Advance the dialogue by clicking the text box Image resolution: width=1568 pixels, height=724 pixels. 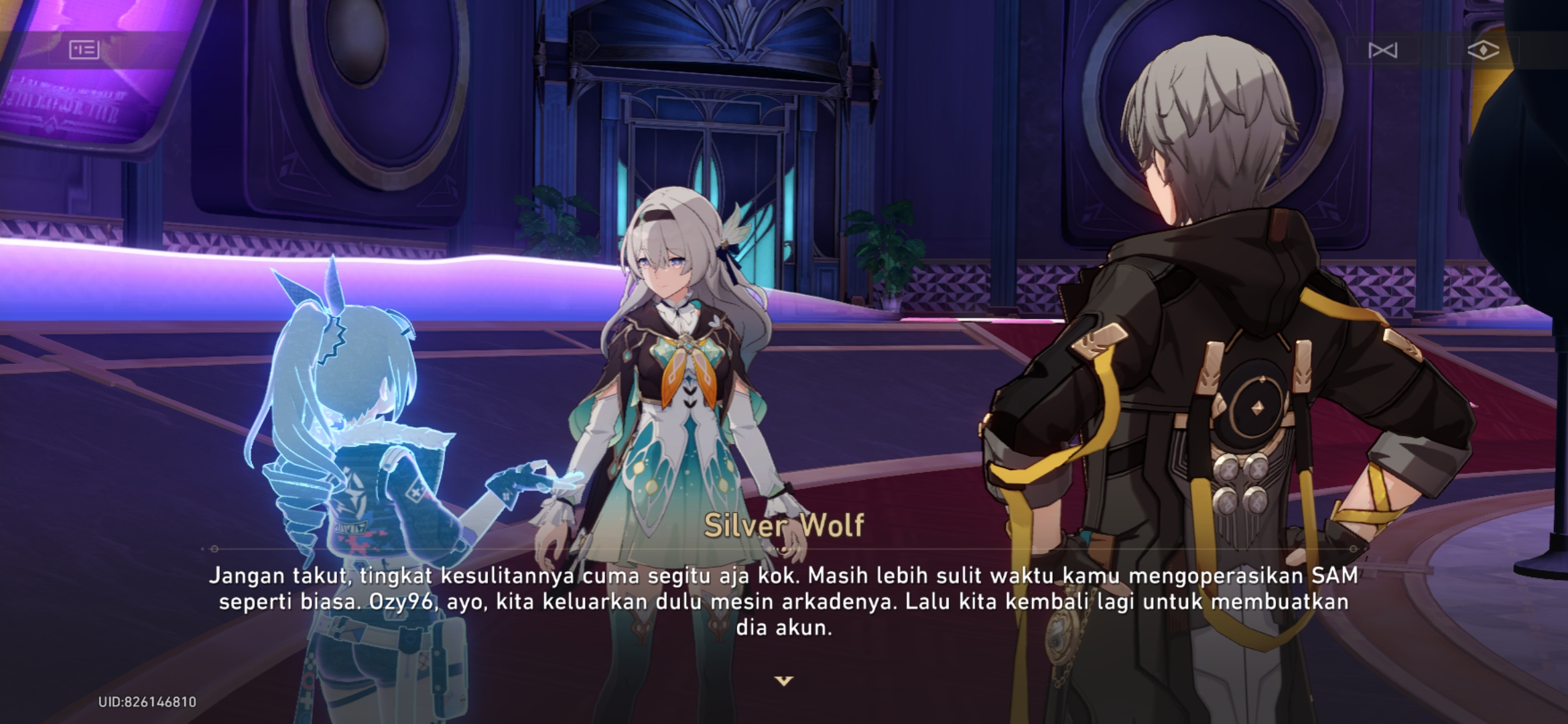(784, 600)
